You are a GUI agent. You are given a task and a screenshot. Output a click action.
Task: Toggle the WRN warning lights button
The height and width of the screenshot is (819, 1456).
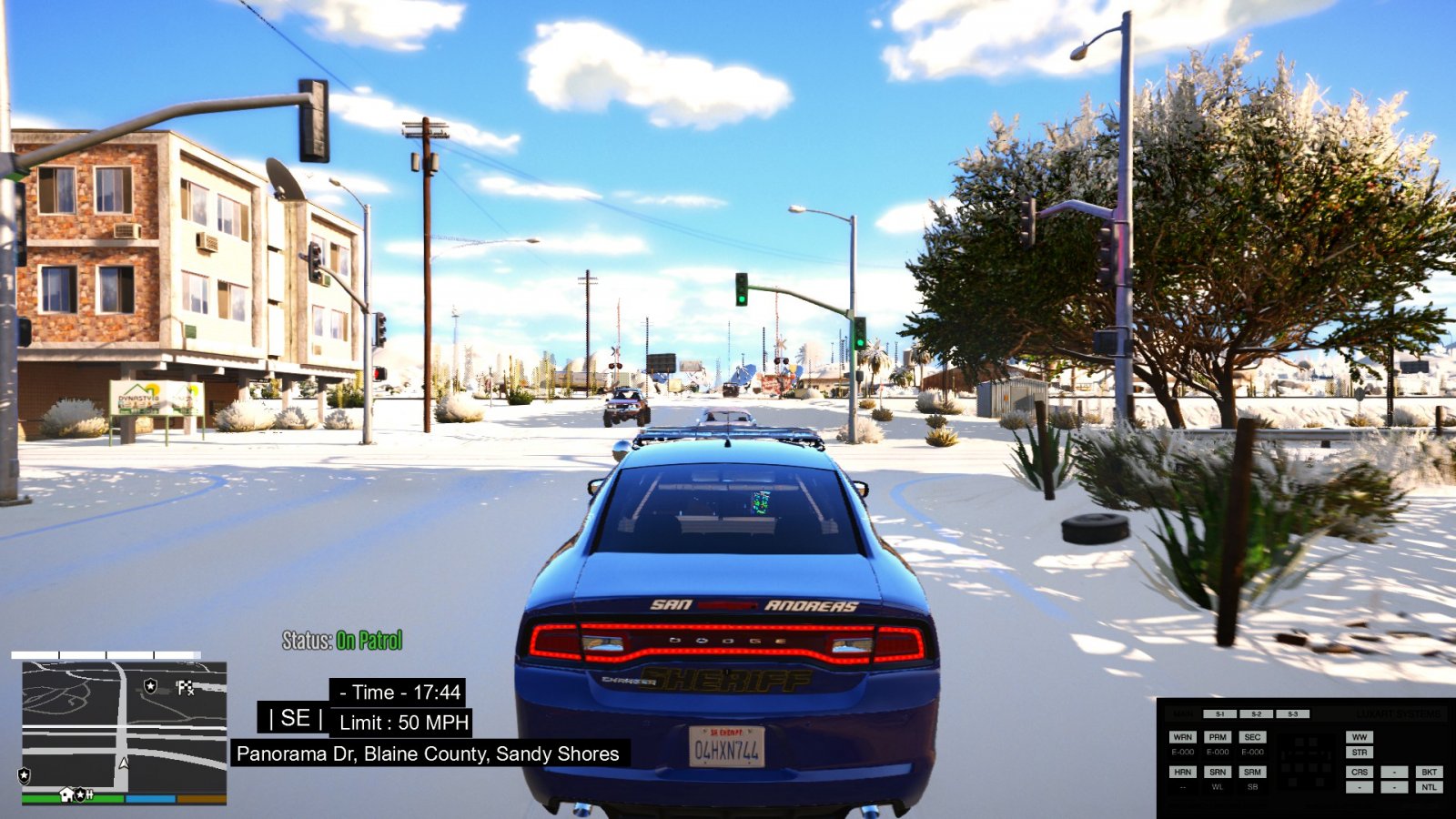(x=1182, y=737)
